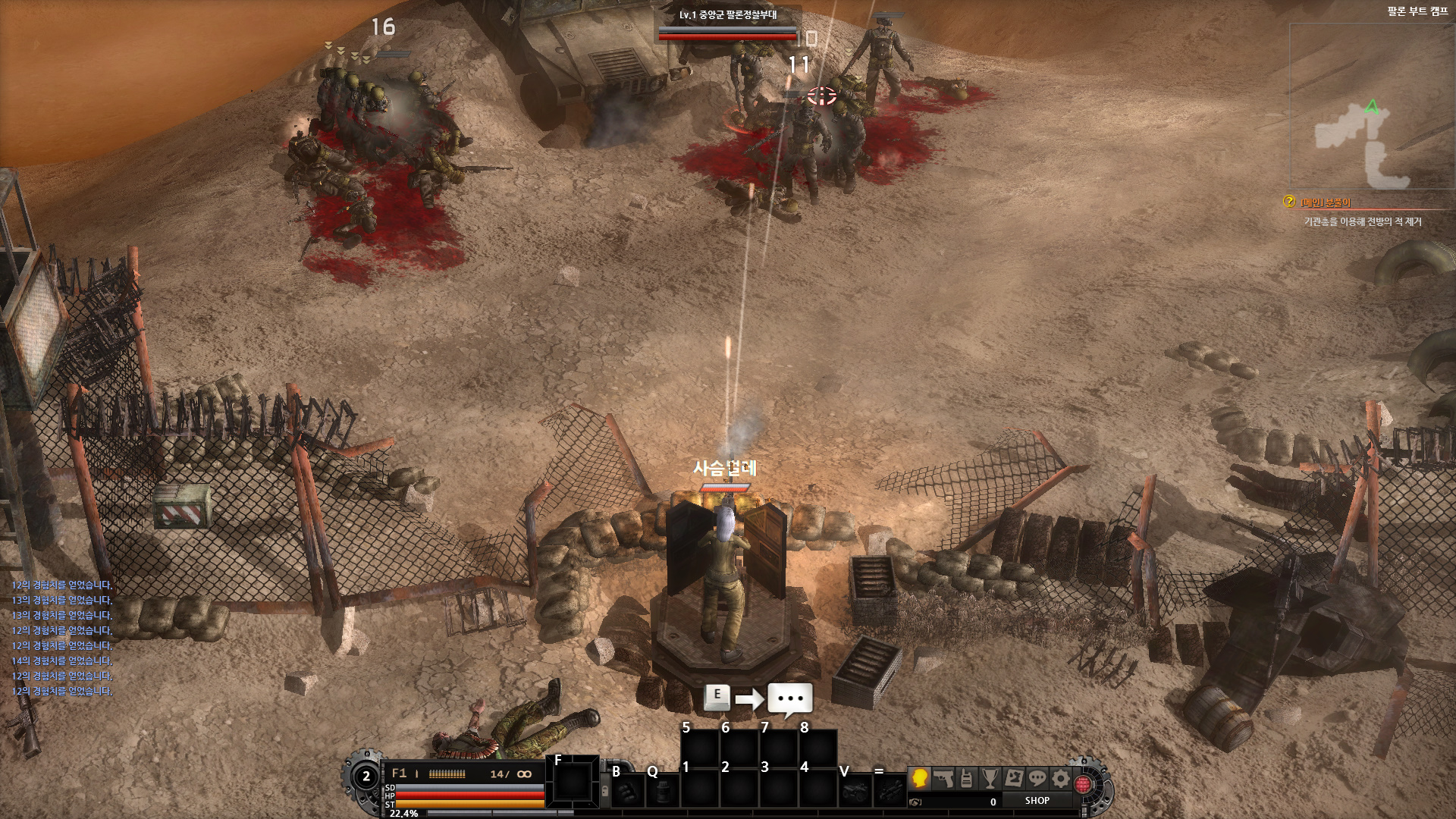Viewport: 1456px width, 819px height.
Task: Open the trophy achievements icon
Action: tap(990, 778)
